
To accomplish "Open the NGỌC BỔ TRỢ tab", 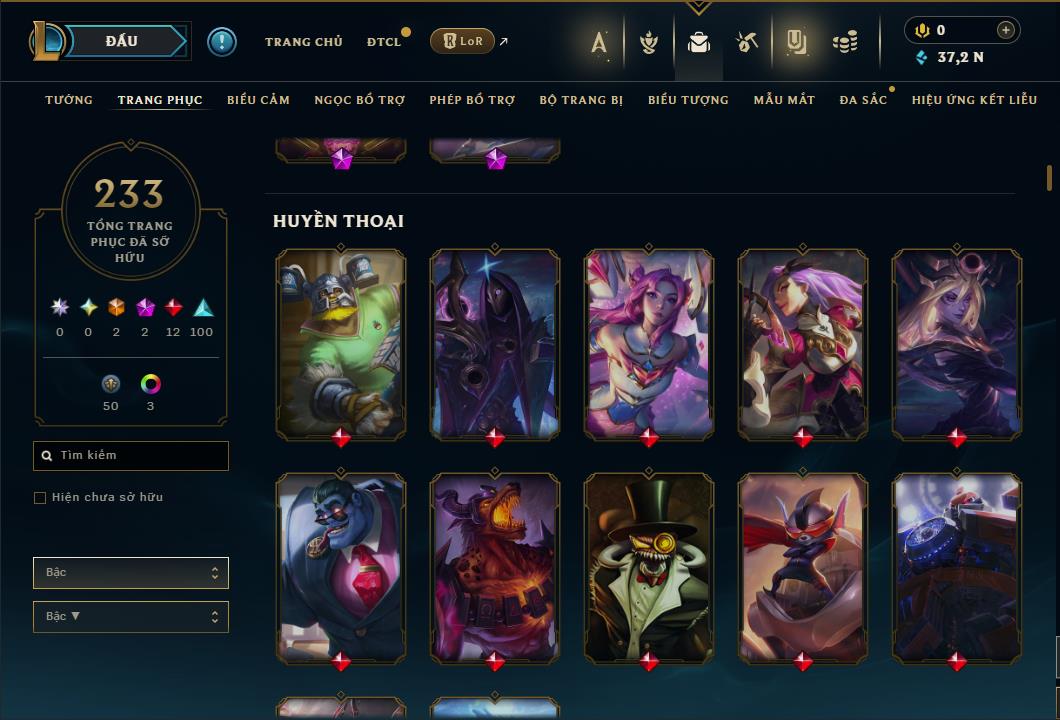I will pos(359,100).
